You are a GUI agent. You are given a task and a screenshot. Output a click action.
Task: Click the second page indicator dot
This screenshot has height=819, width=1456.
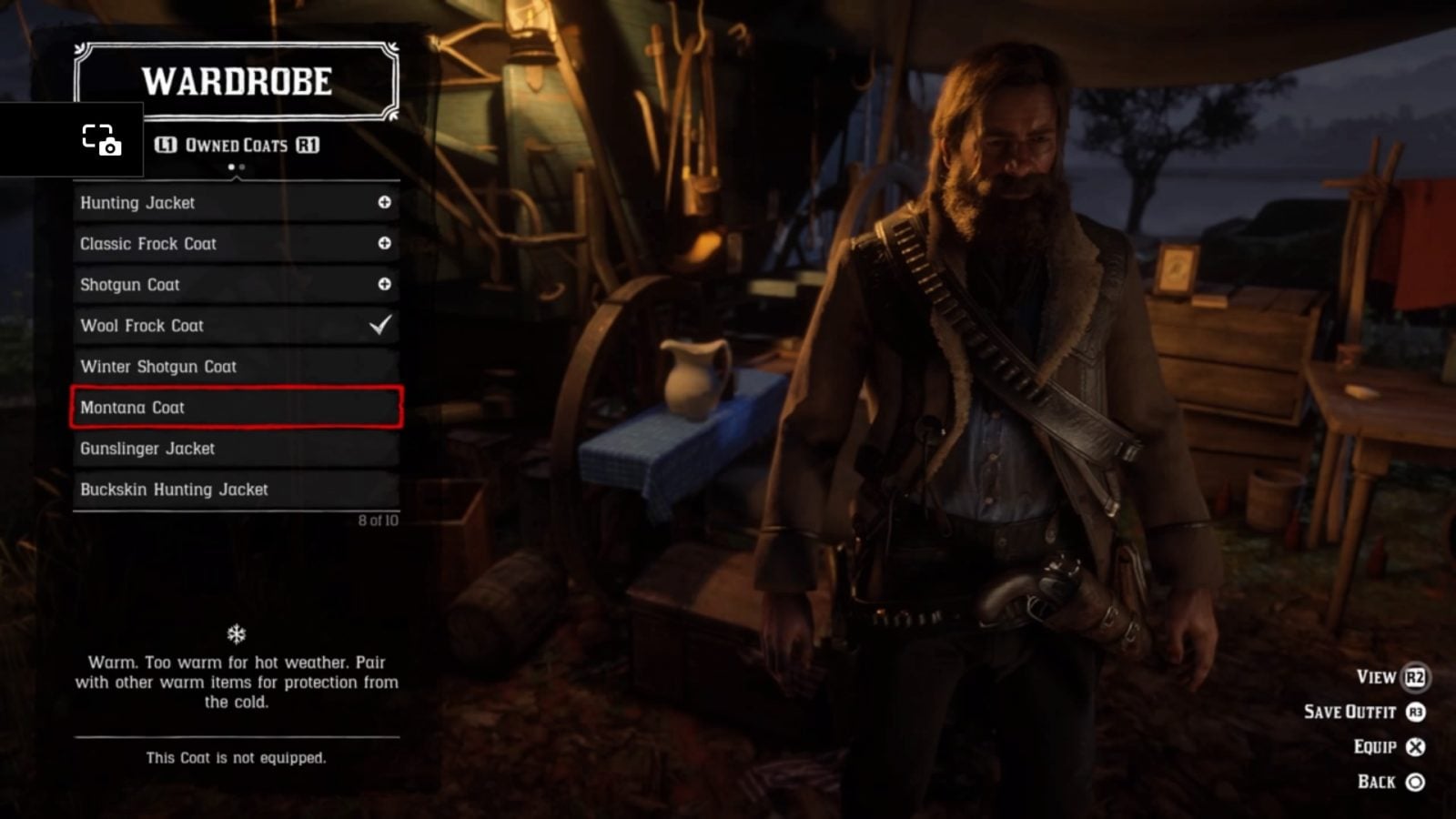pyautogui.click(x=242, y=168)
